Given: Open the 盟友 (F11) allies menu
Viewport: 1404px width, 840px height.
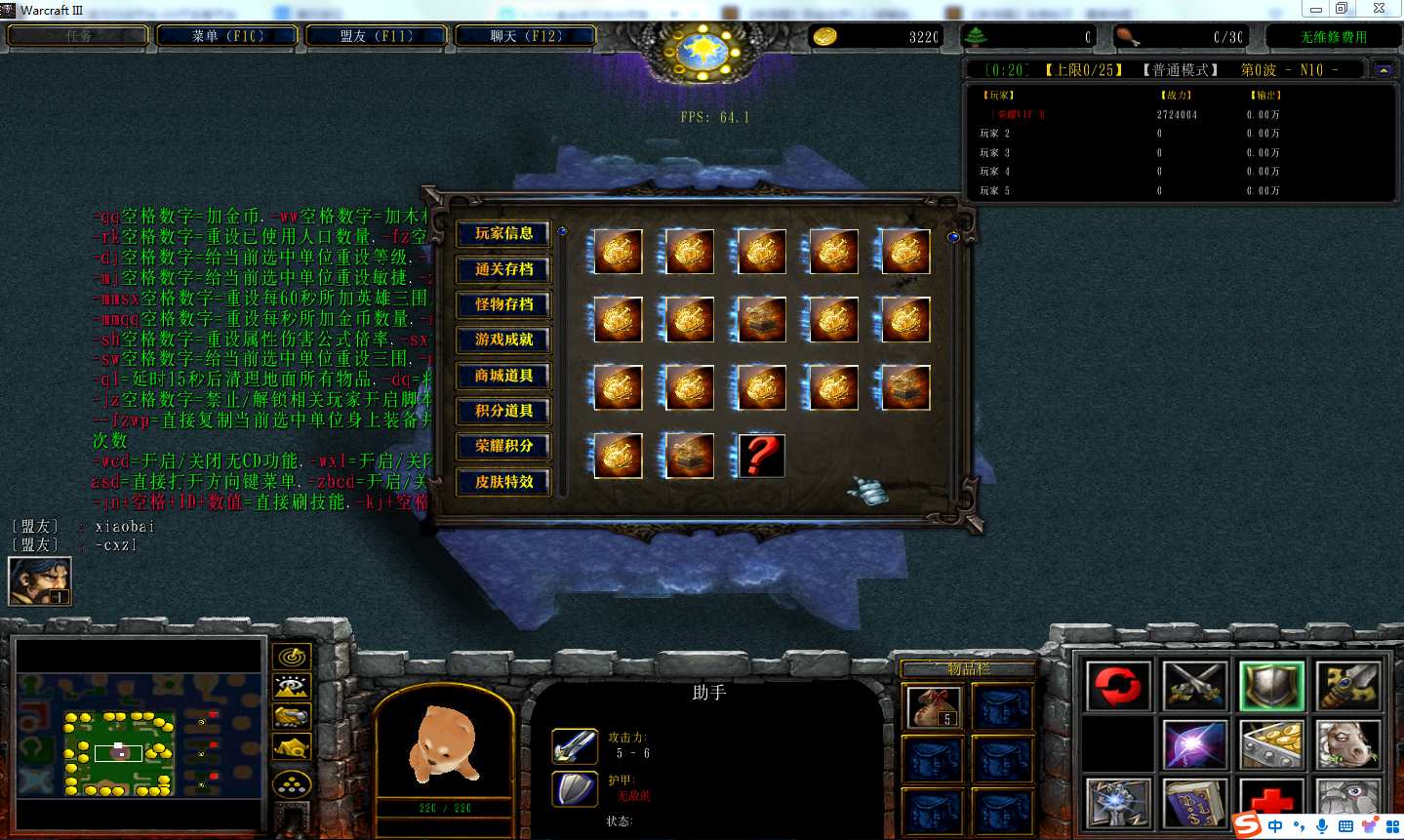Looking at the screenshot, I should pos(376,36).
